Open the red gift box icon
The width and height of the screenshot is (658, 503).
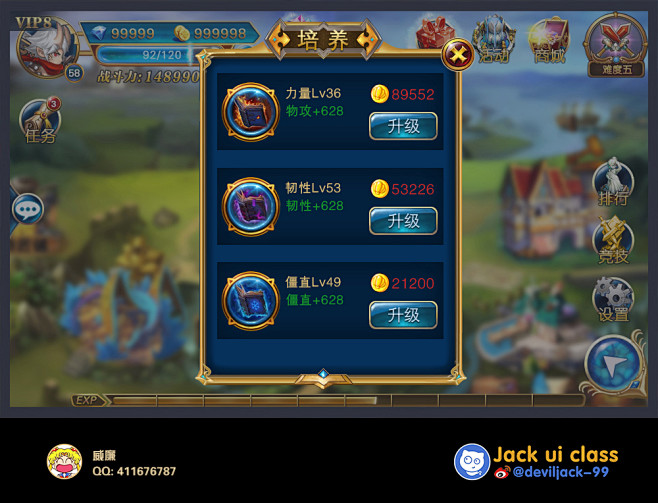(x=435, y=36)
